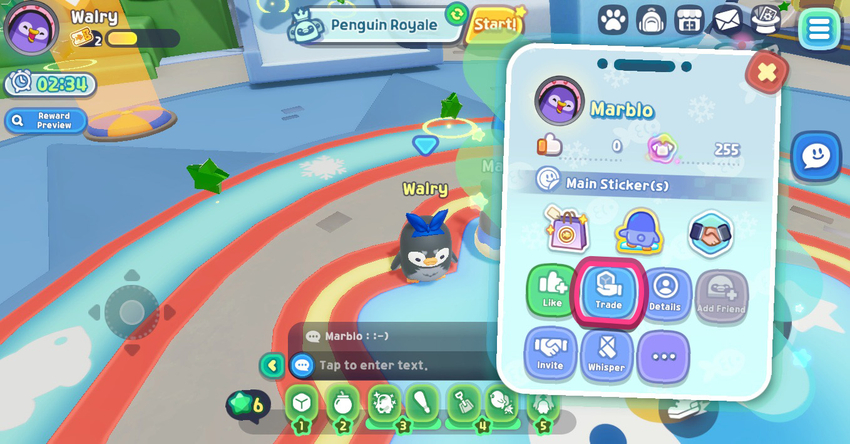Select the cube item in slot 1
This screenshot has width=850, height=444.
click(302, 403)
